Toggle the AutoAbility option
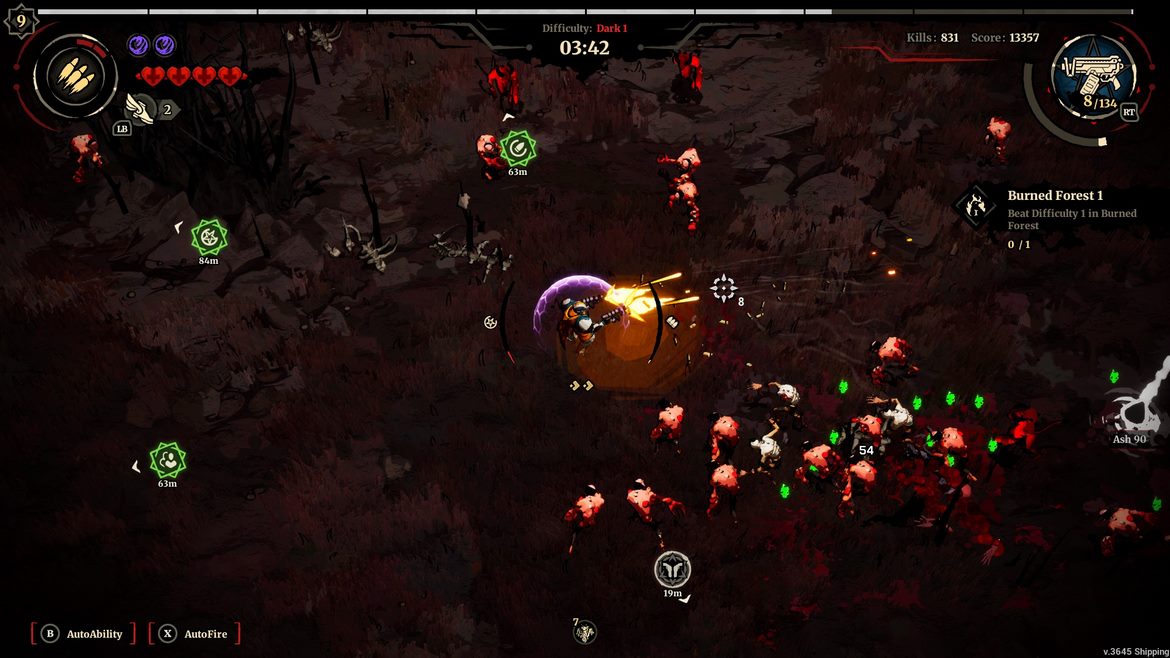 click(84, 634)
